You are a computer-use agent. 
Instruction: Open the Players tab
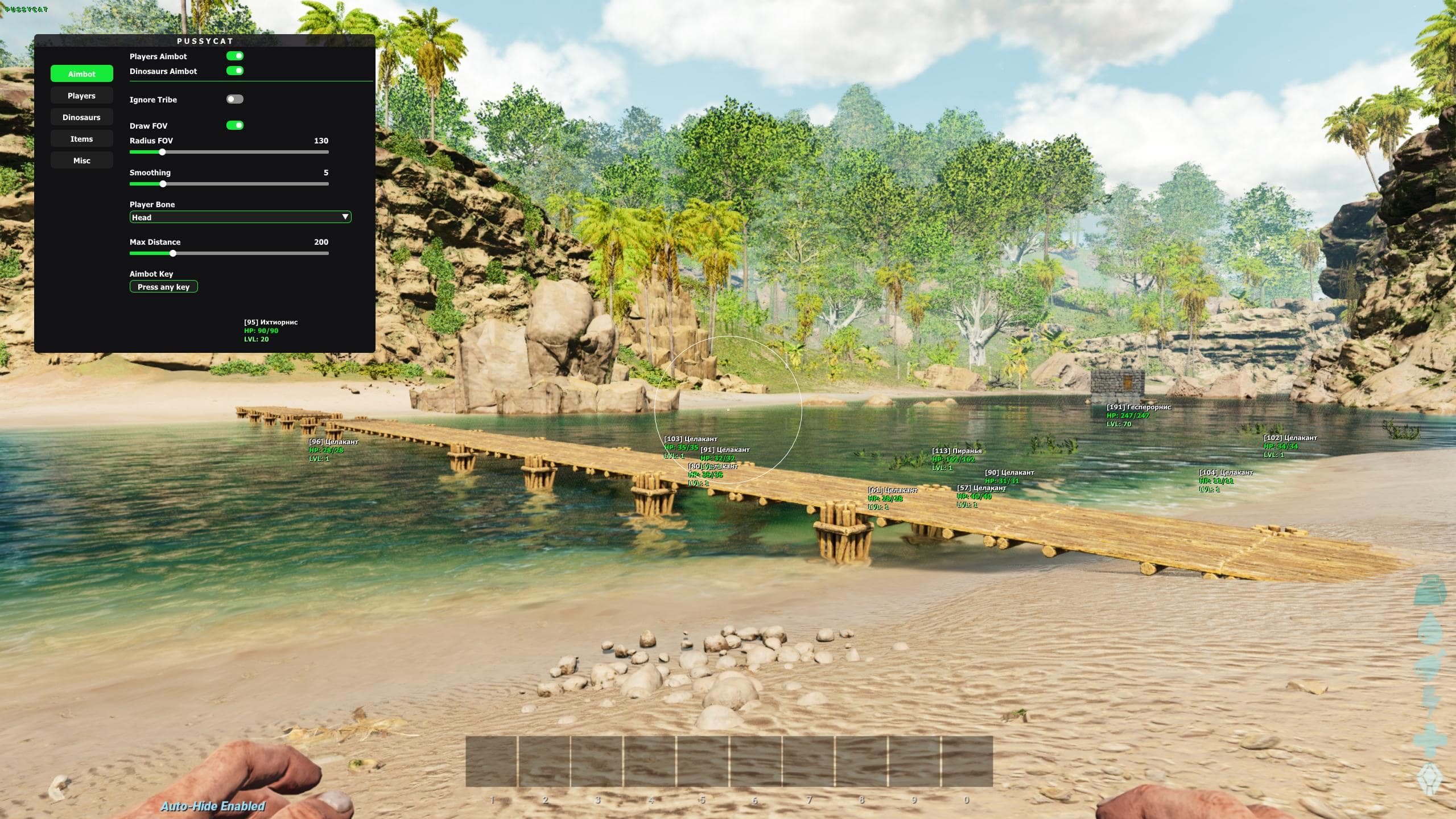tap(81, 96)
